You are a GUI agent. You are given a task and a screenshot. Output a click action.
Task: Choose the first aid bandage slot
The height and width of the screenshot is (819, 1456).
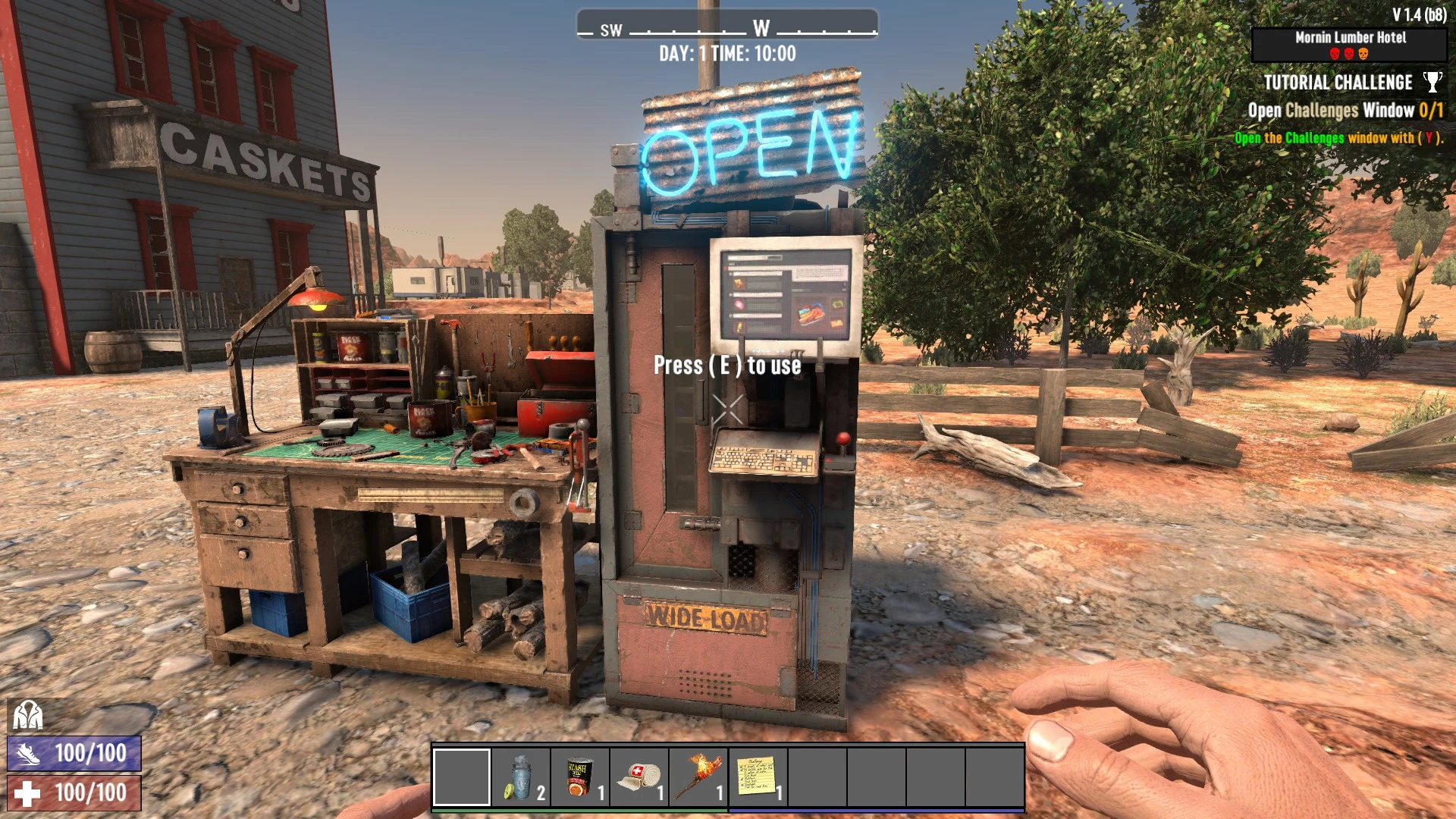click(x=639, y=777)
